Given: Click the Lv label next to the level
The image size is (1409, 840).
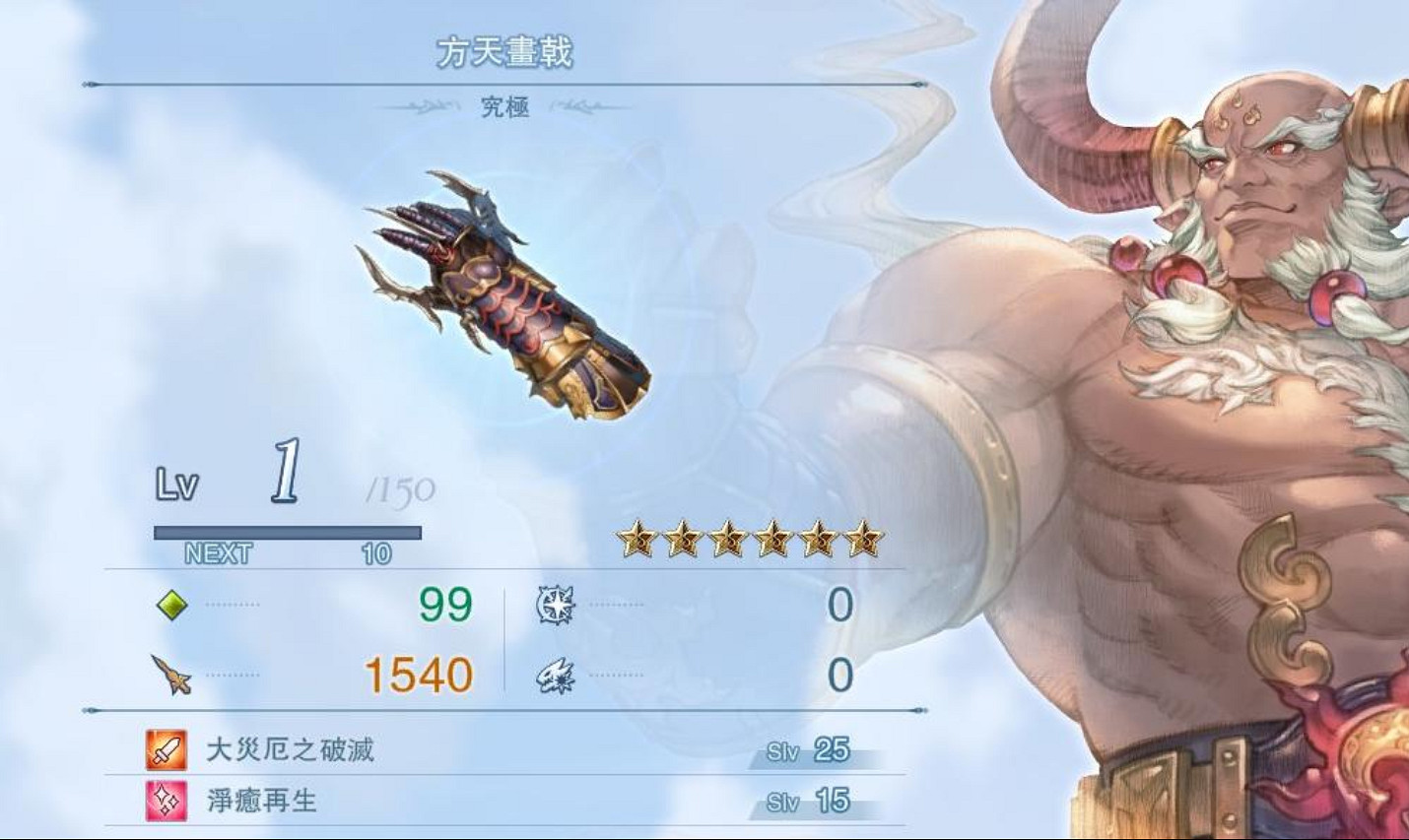Looking at the screenshot, I should coord(178,483).
